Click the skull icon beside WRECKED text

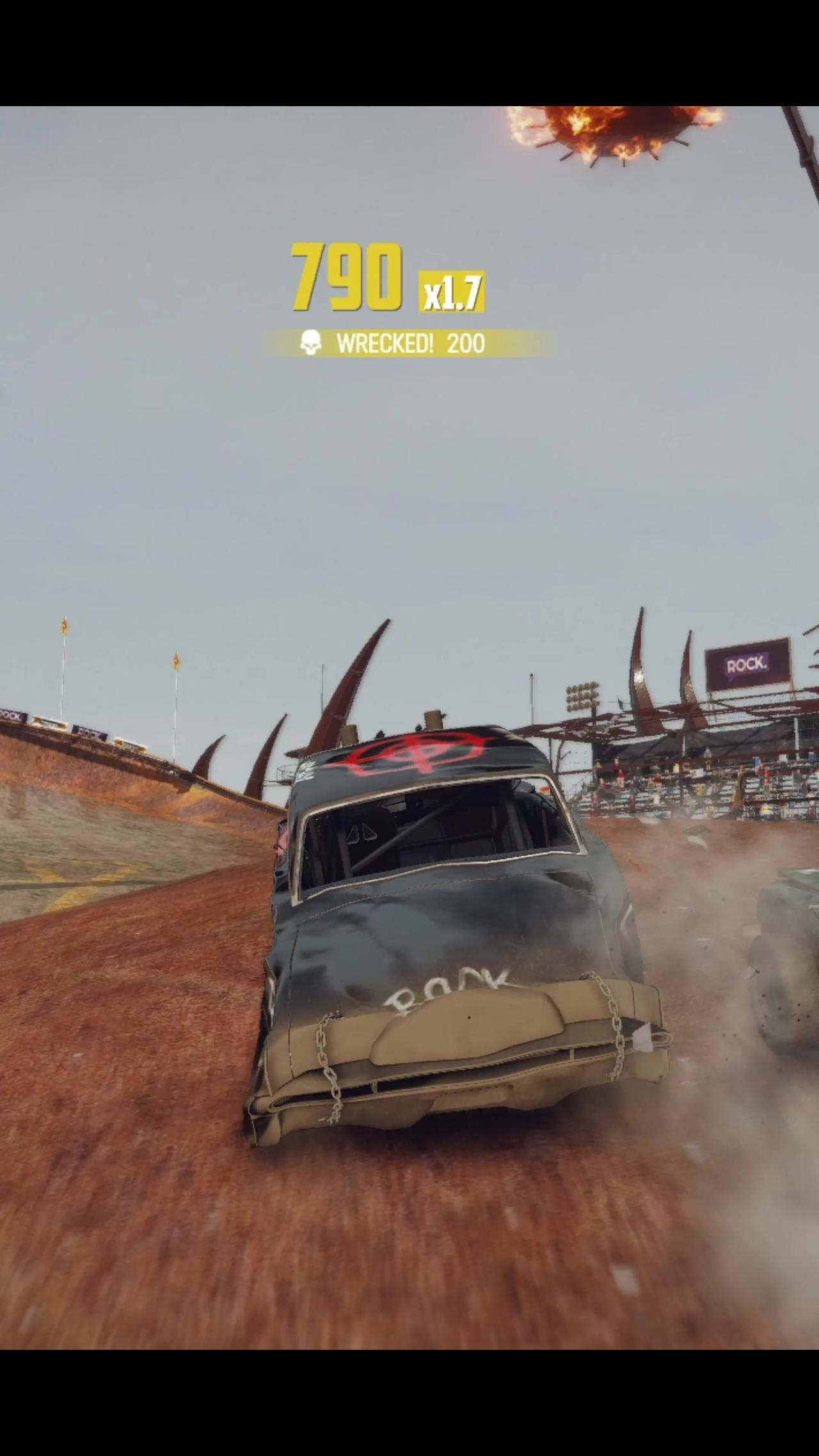pos(312,344)
